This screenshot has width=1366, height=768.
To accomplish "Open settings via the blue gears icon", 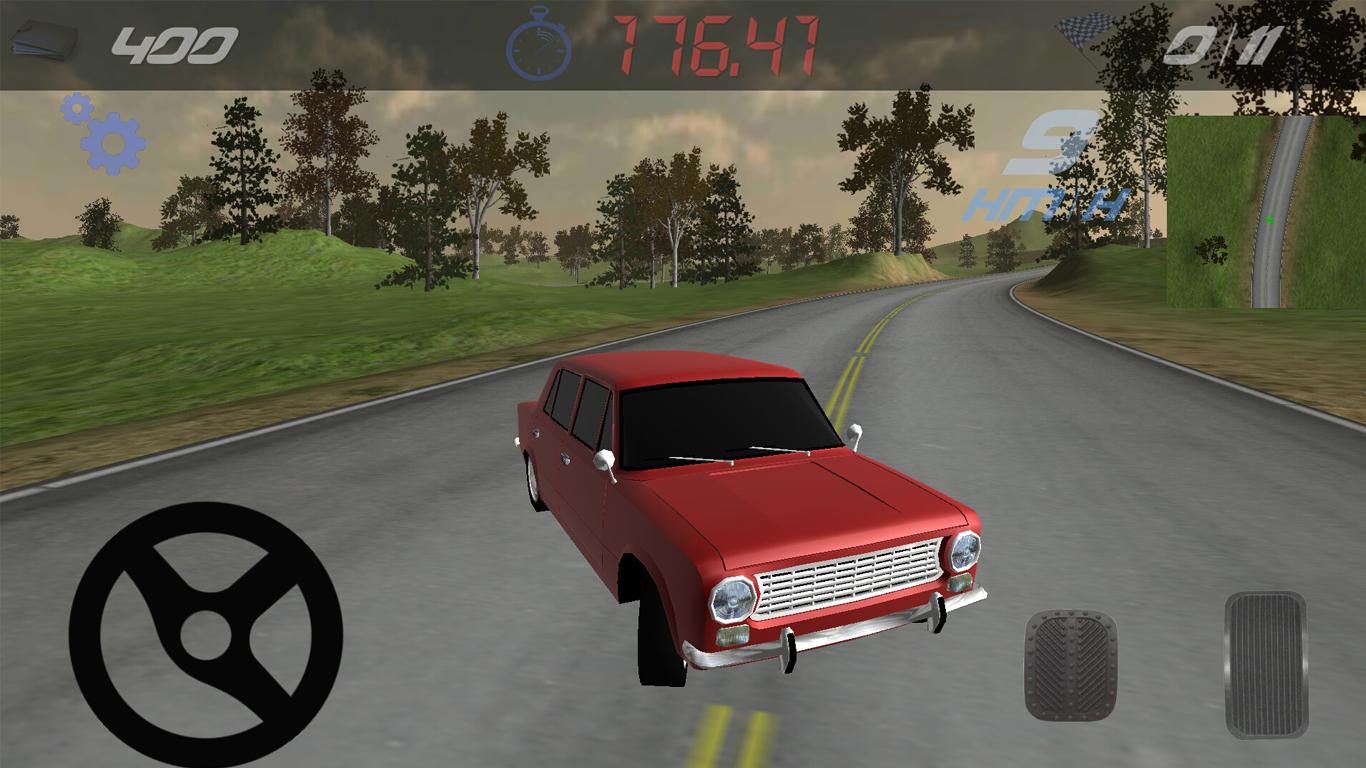I will pos(106,135).
